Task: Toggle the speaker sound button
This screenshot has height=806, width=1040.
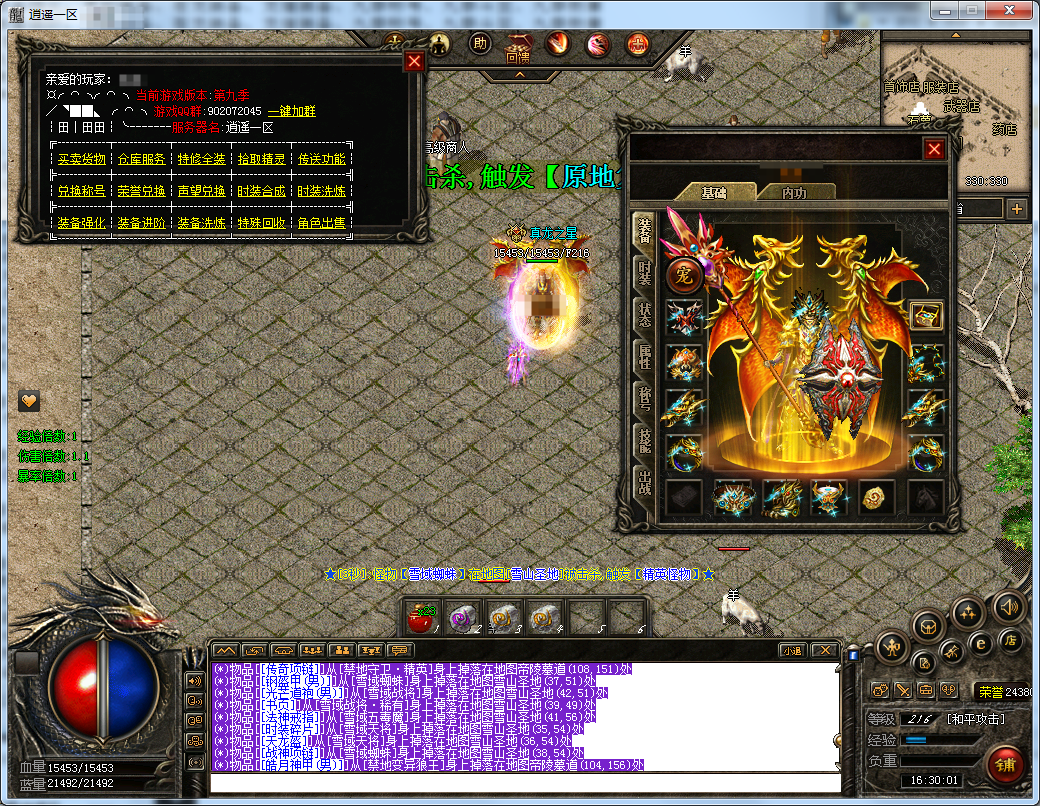Action: click(1008, 607)
